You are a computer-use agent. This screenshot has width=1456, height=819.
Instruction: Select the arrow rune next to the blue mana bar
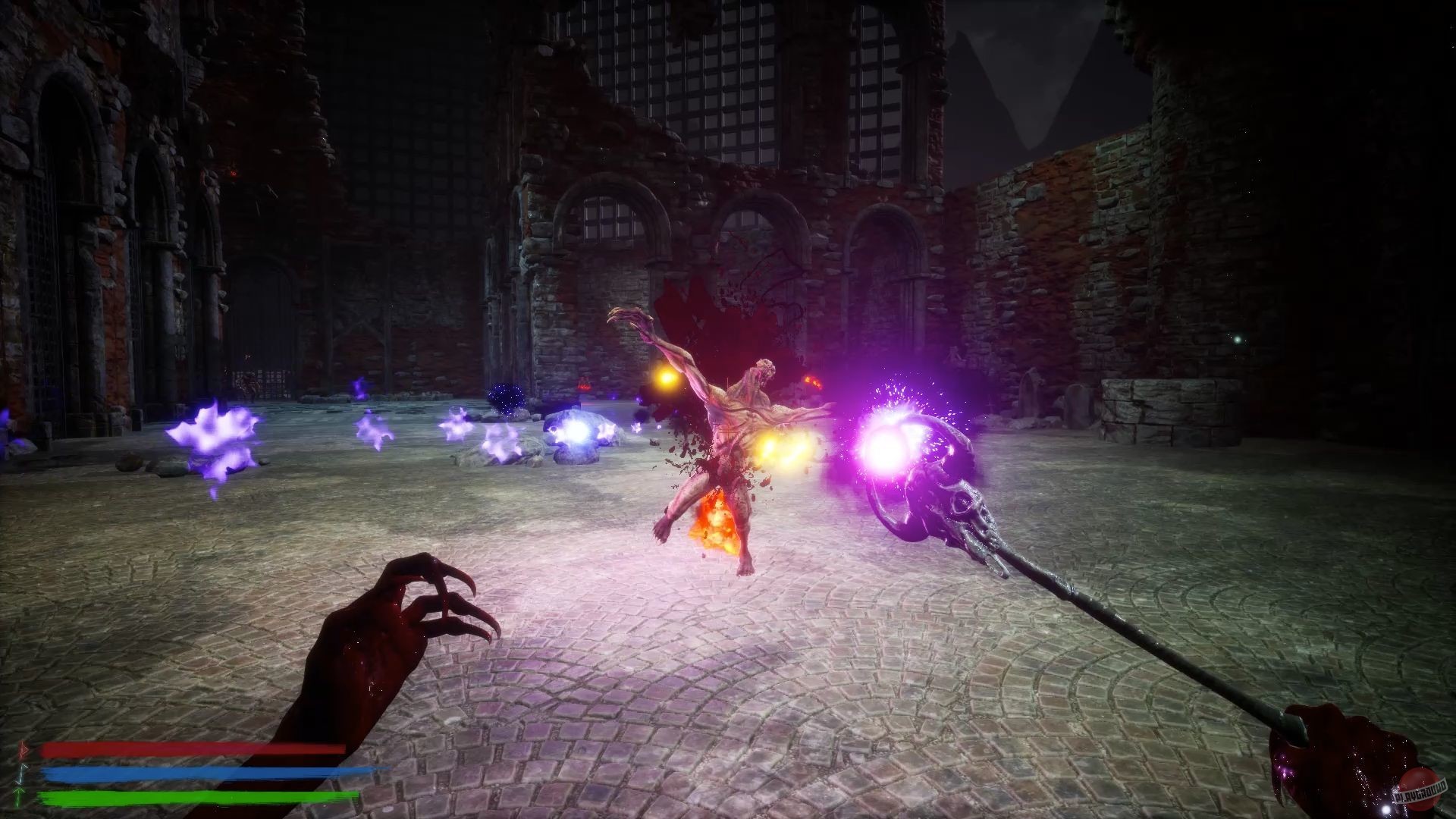(22, 773)
